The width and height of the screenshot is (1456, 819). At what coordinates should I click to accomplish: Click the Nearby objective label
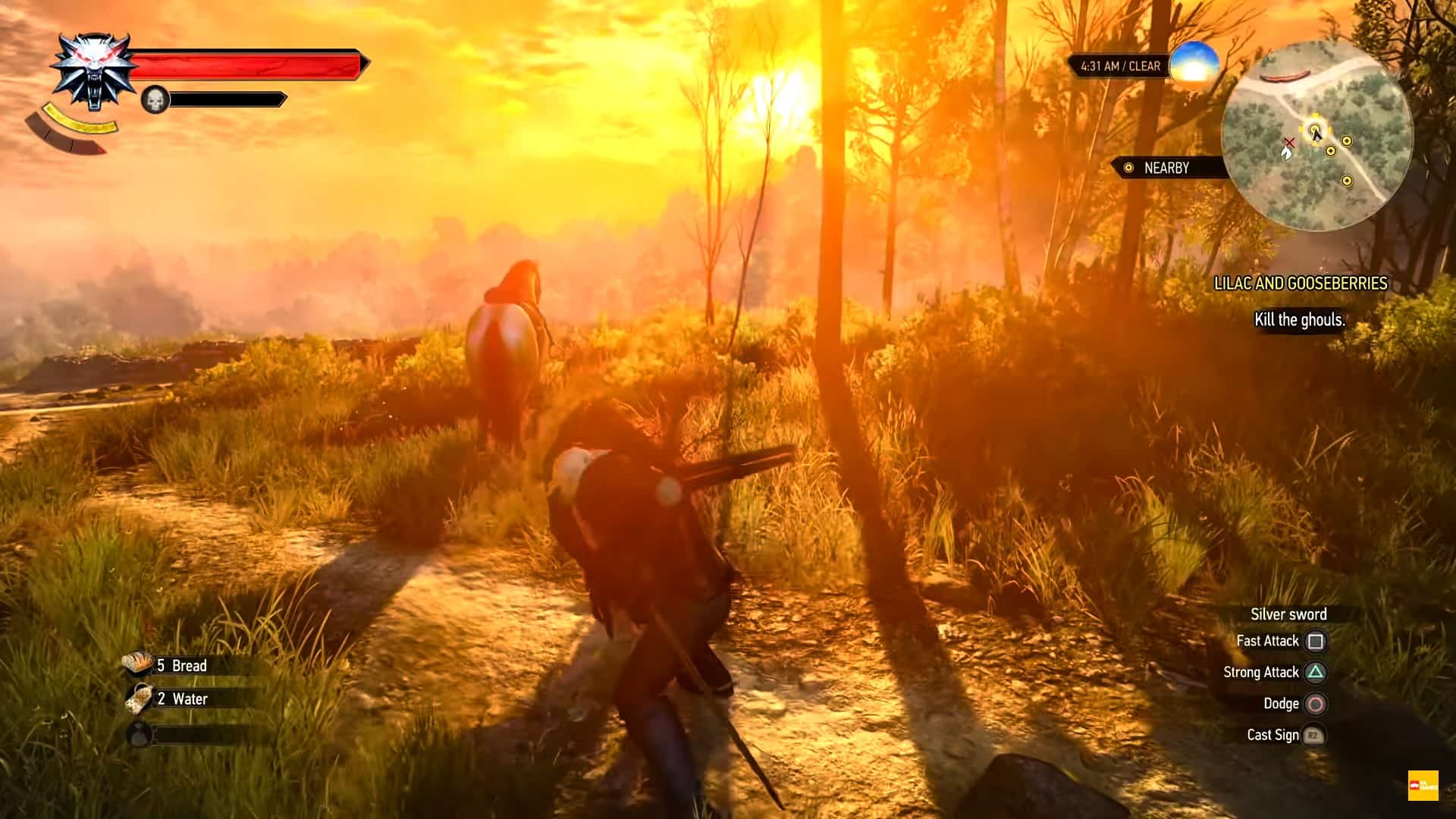pos(1166,168)
